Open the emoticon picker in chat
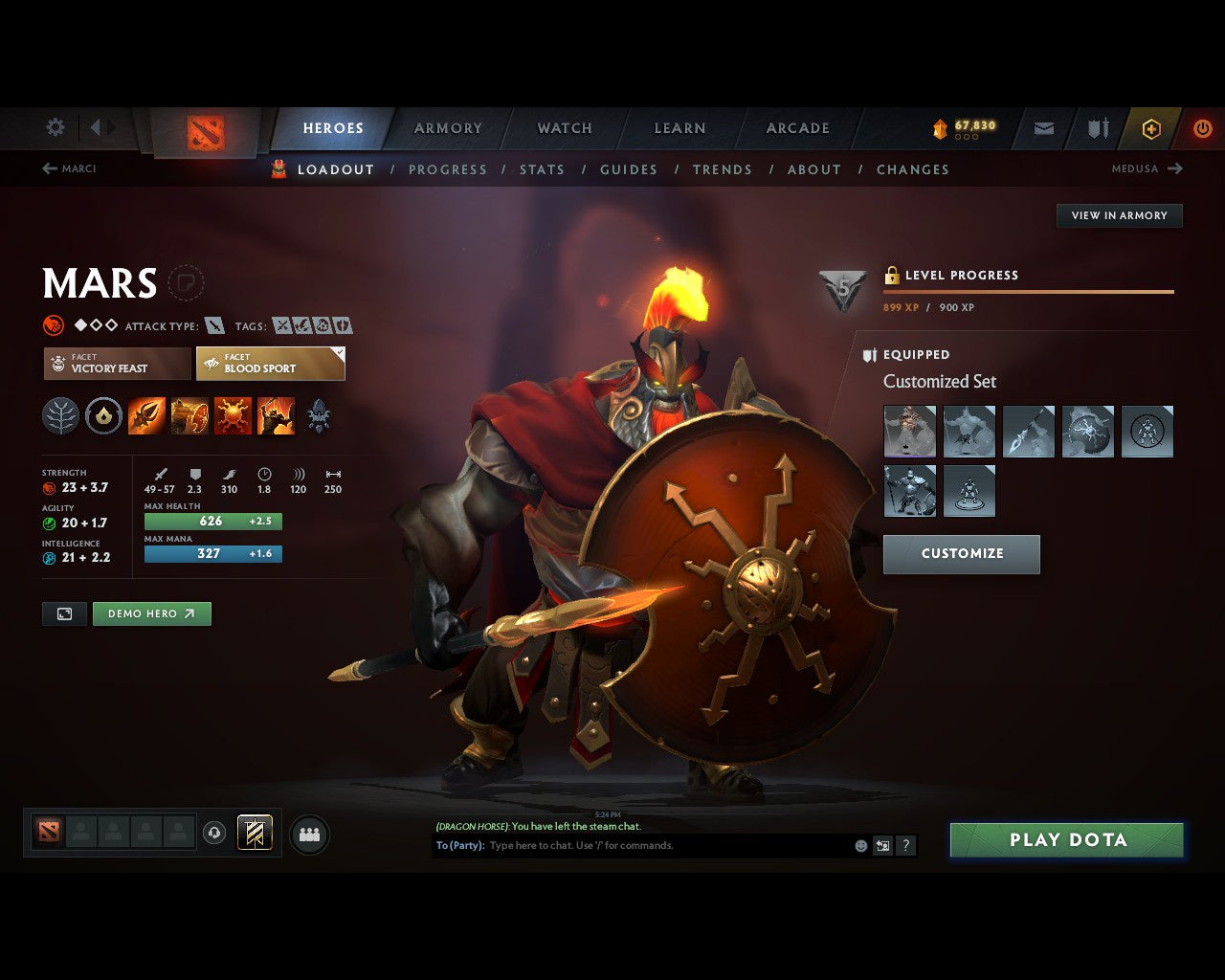This screenshot has height=980, width=1225. (x=860, y=845)
